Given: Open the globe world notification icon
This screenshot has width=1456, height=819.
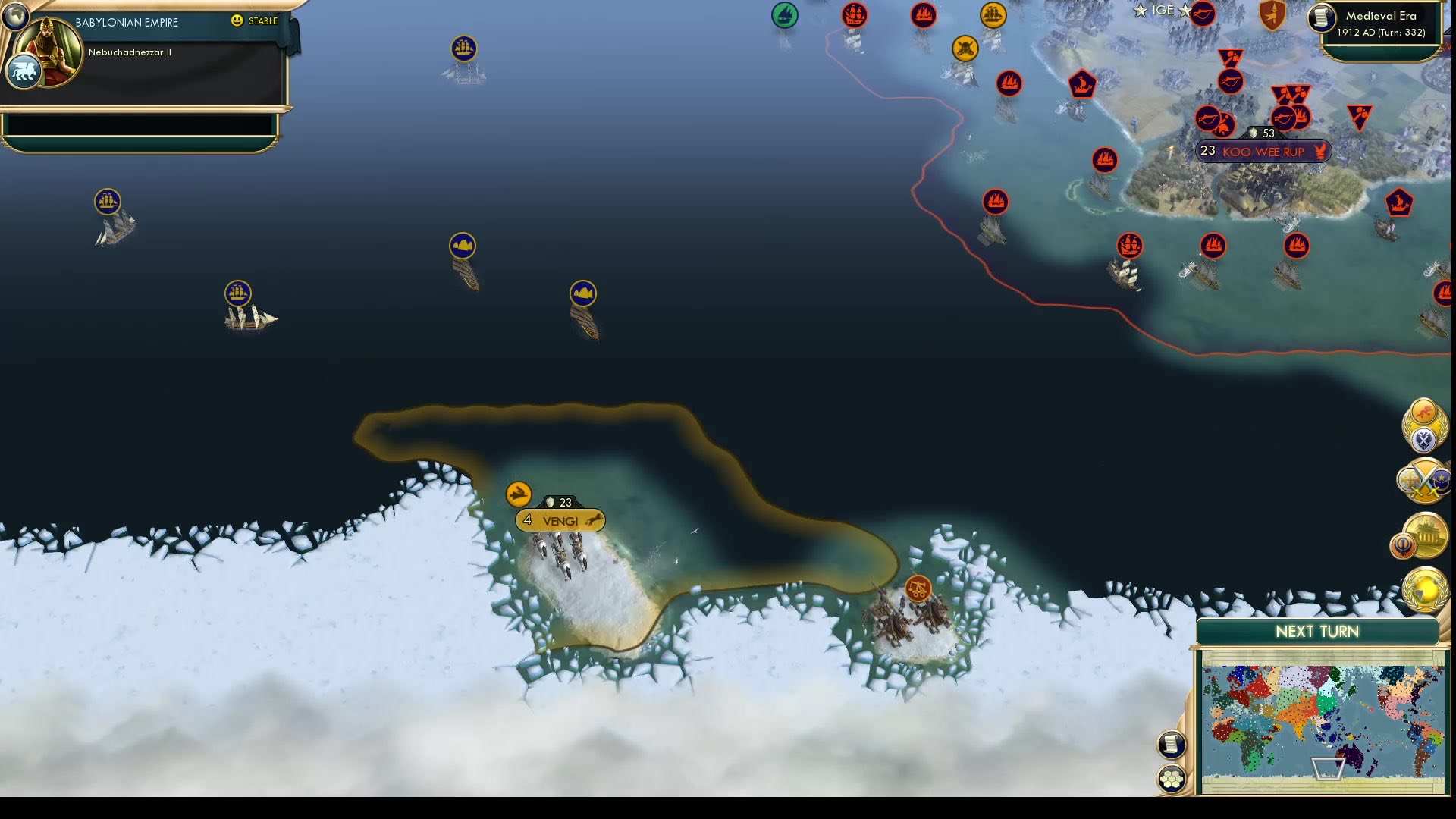Looking at the screenshot, I should [1426, 590].
